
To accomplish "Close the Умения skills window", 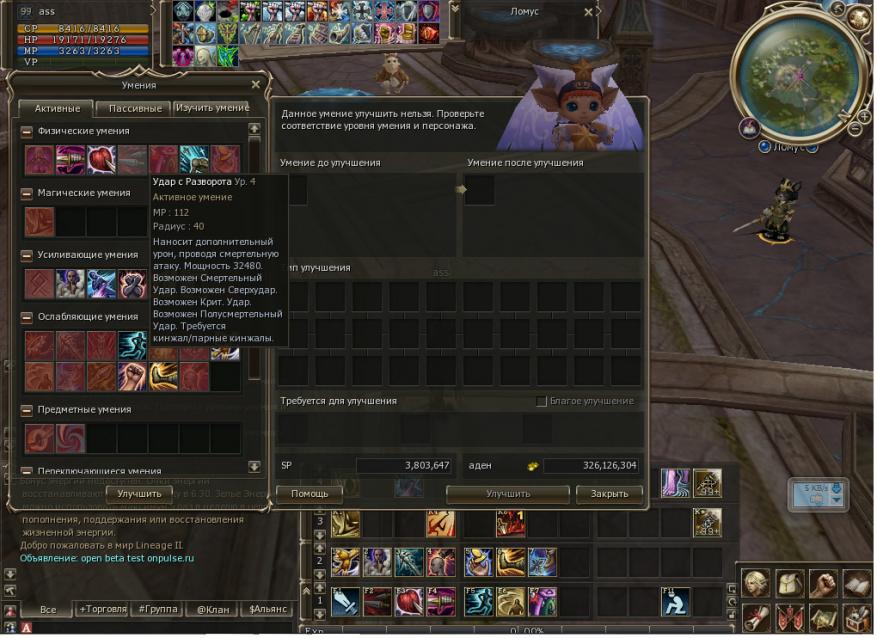I will (x=256, y=85).
